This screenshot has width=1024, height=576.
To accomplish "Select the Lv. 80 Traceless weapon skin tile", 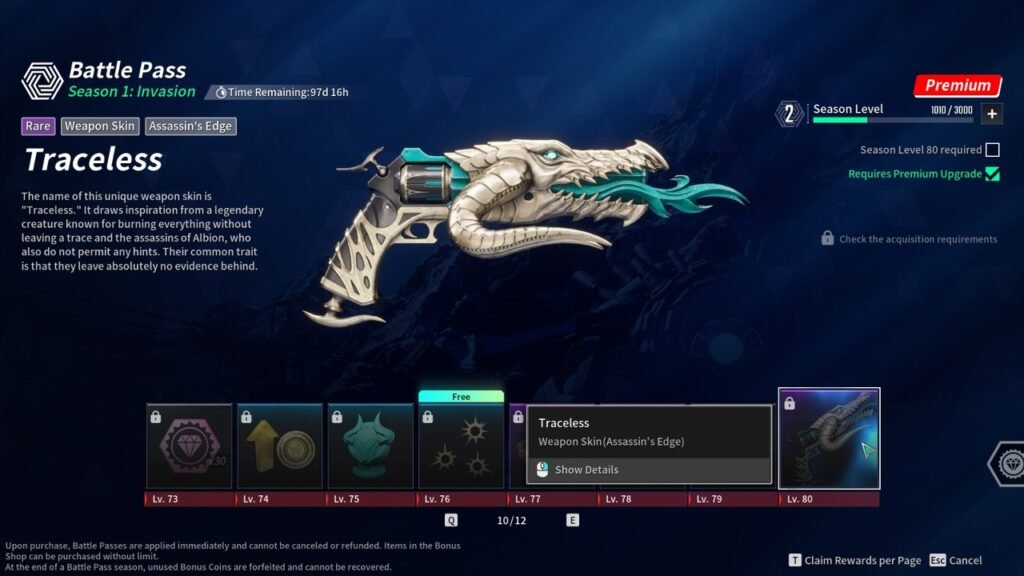I will [829, 438].
